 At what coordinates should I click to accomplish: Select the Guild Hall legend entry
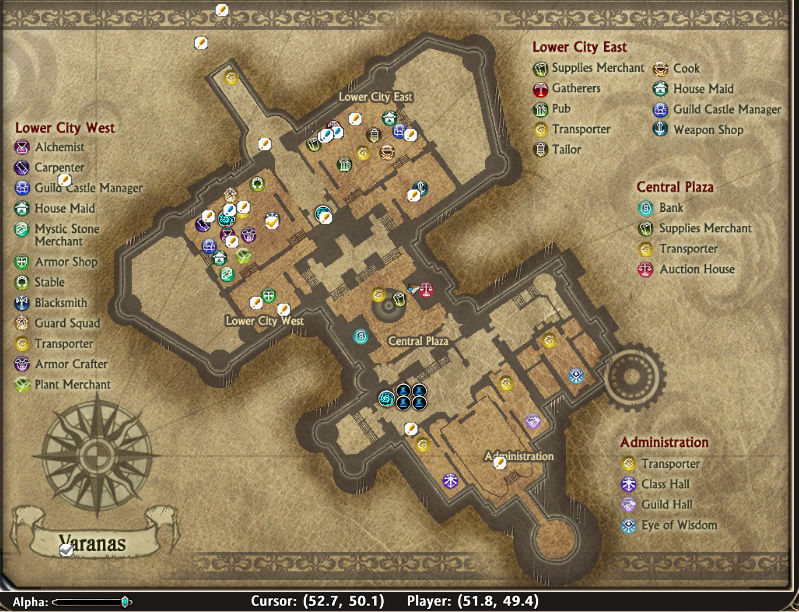(x=668, y=504)
